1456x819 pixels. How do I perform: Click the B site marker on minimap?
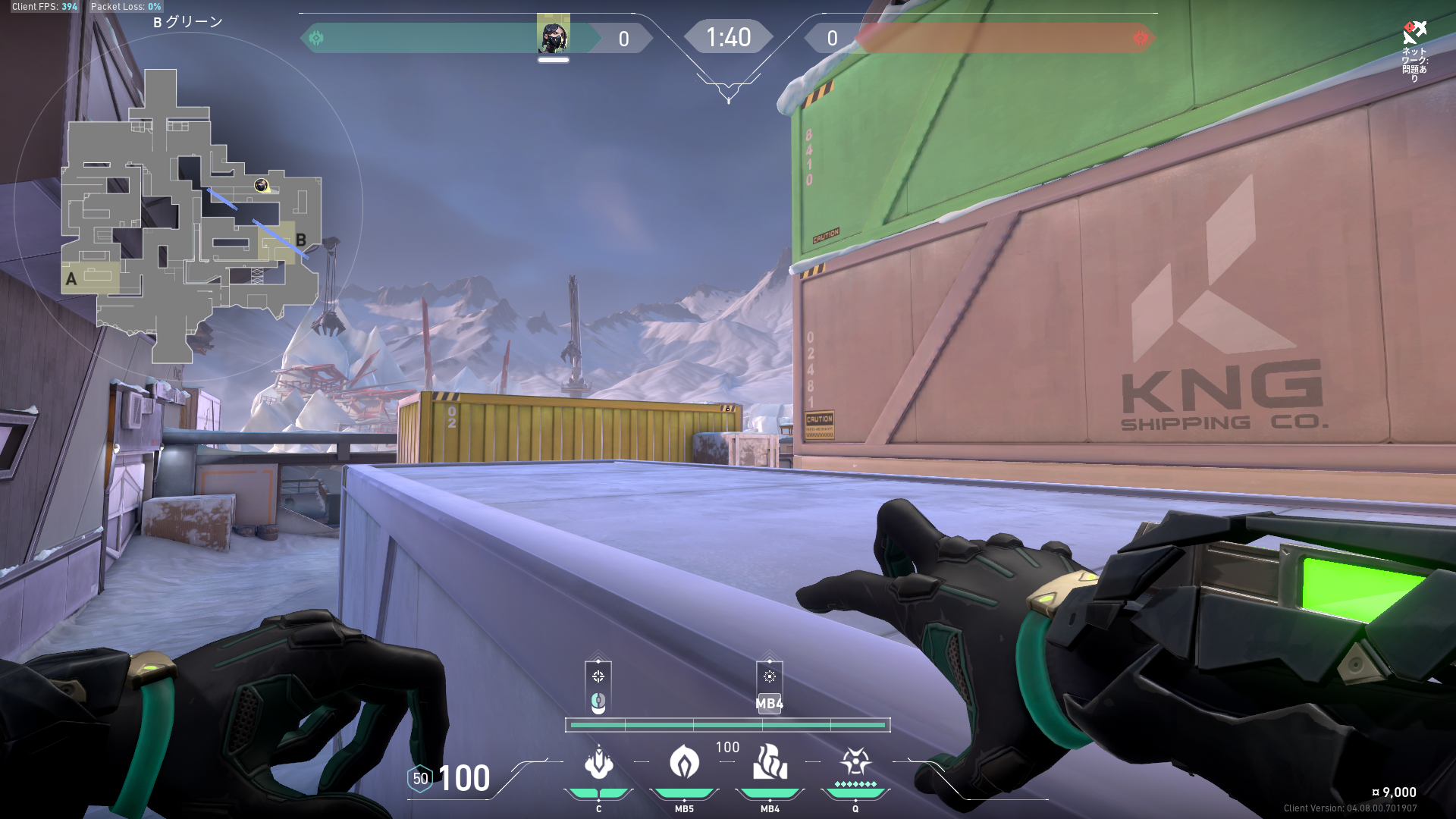point(301,240)
